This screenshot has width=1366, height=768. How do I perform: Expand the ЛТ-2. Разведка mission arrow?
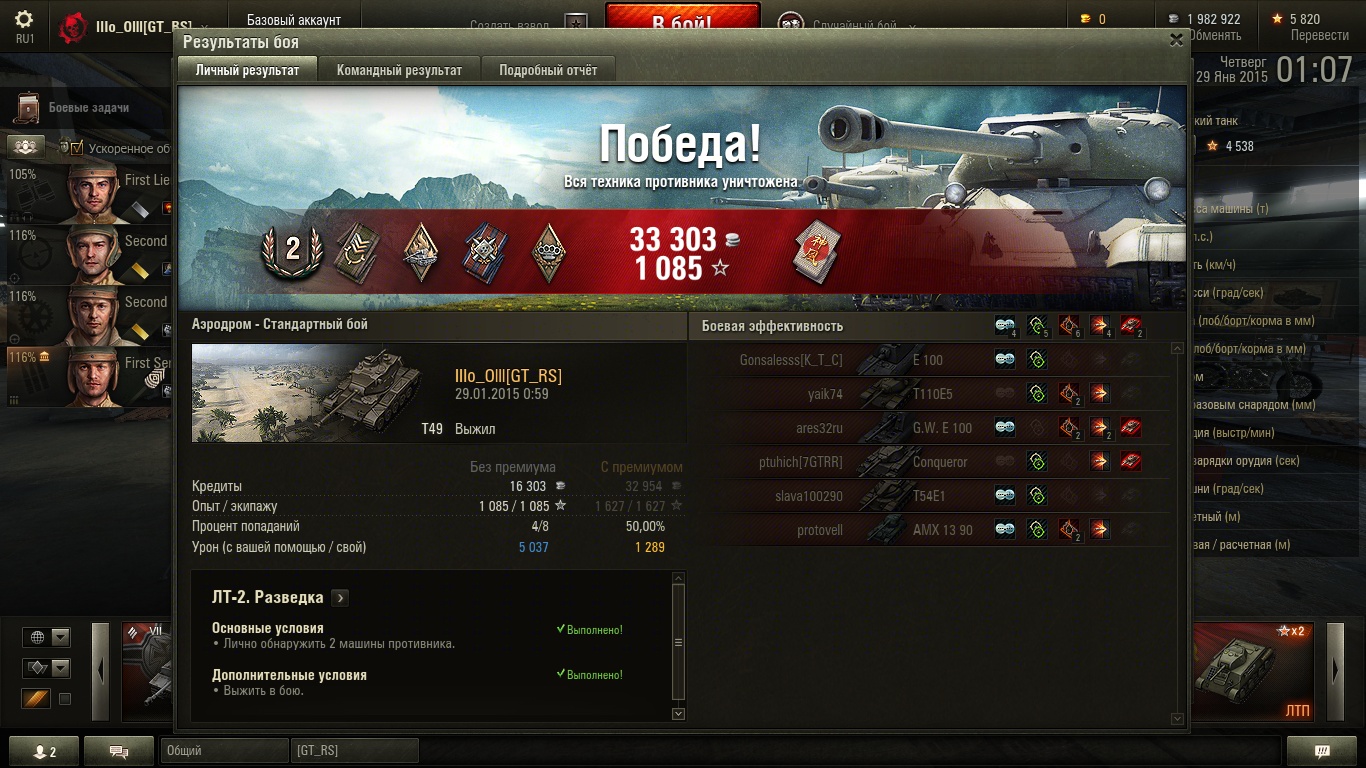[x=340, y=598]
